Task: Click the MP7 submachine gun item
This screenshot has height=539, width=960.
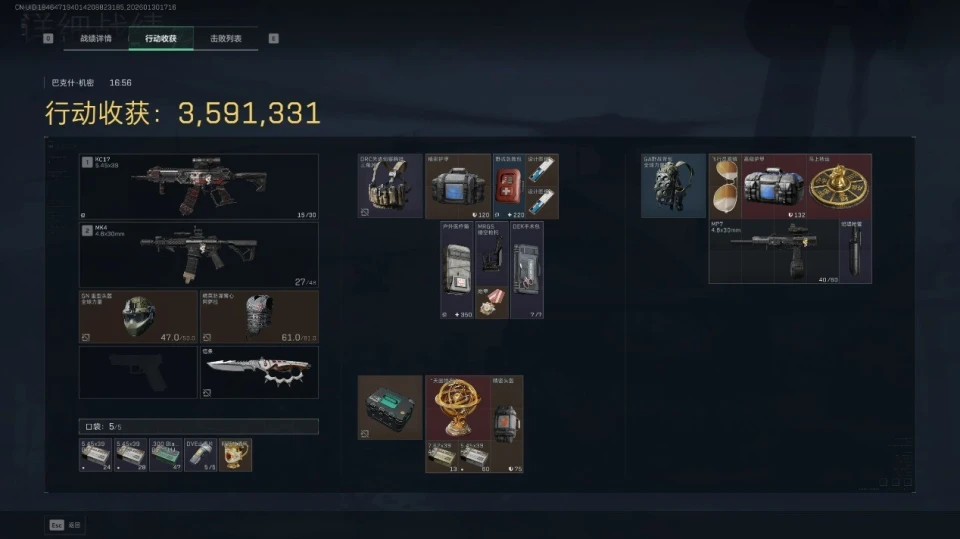Action: (773, 250)
